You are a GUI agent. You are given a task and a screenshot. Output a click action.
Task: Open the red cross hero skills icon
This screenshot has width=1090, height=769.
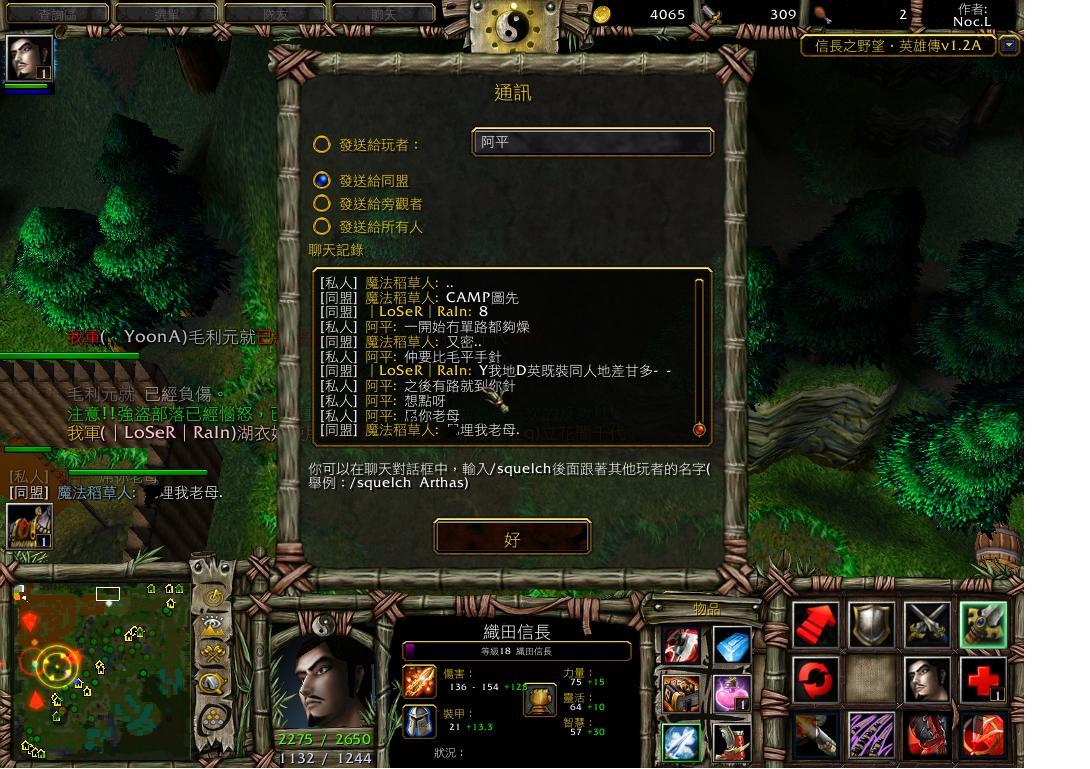[983, 680]
